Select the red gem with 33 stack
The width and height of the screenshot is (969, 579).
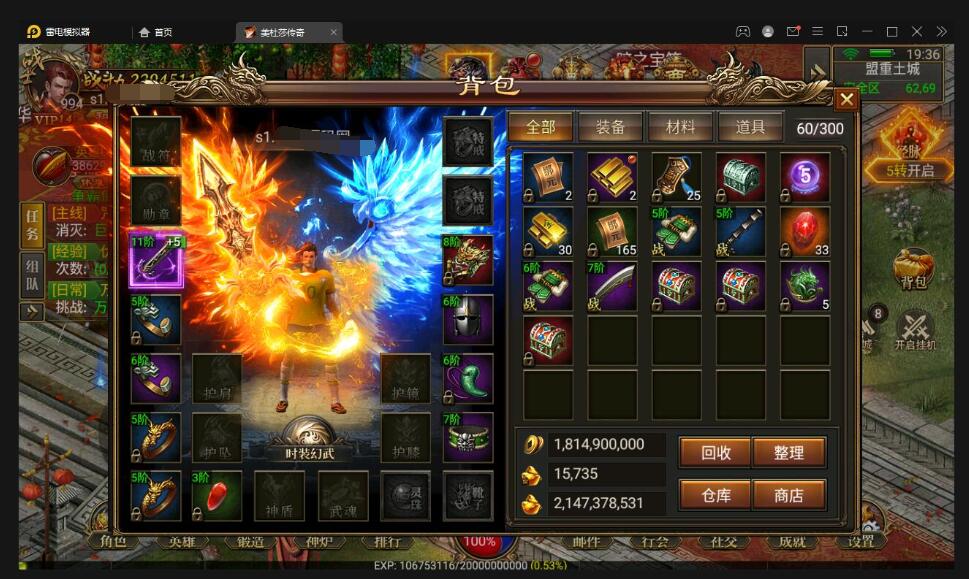[805, 232]
